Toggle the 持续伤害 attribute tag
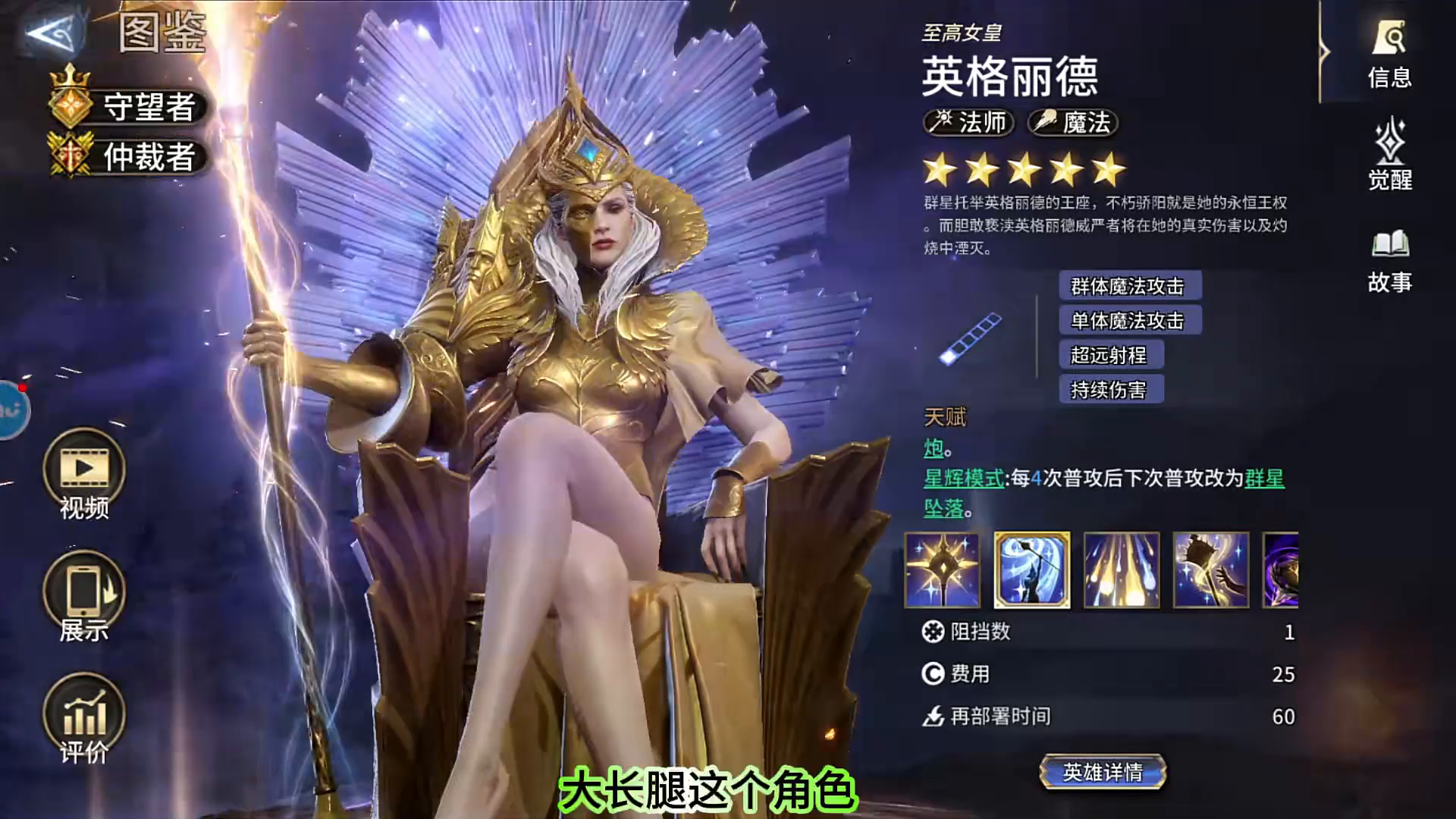This screenshot has height=819, width=1456. pyautogui.click(x=1112, y=389)
